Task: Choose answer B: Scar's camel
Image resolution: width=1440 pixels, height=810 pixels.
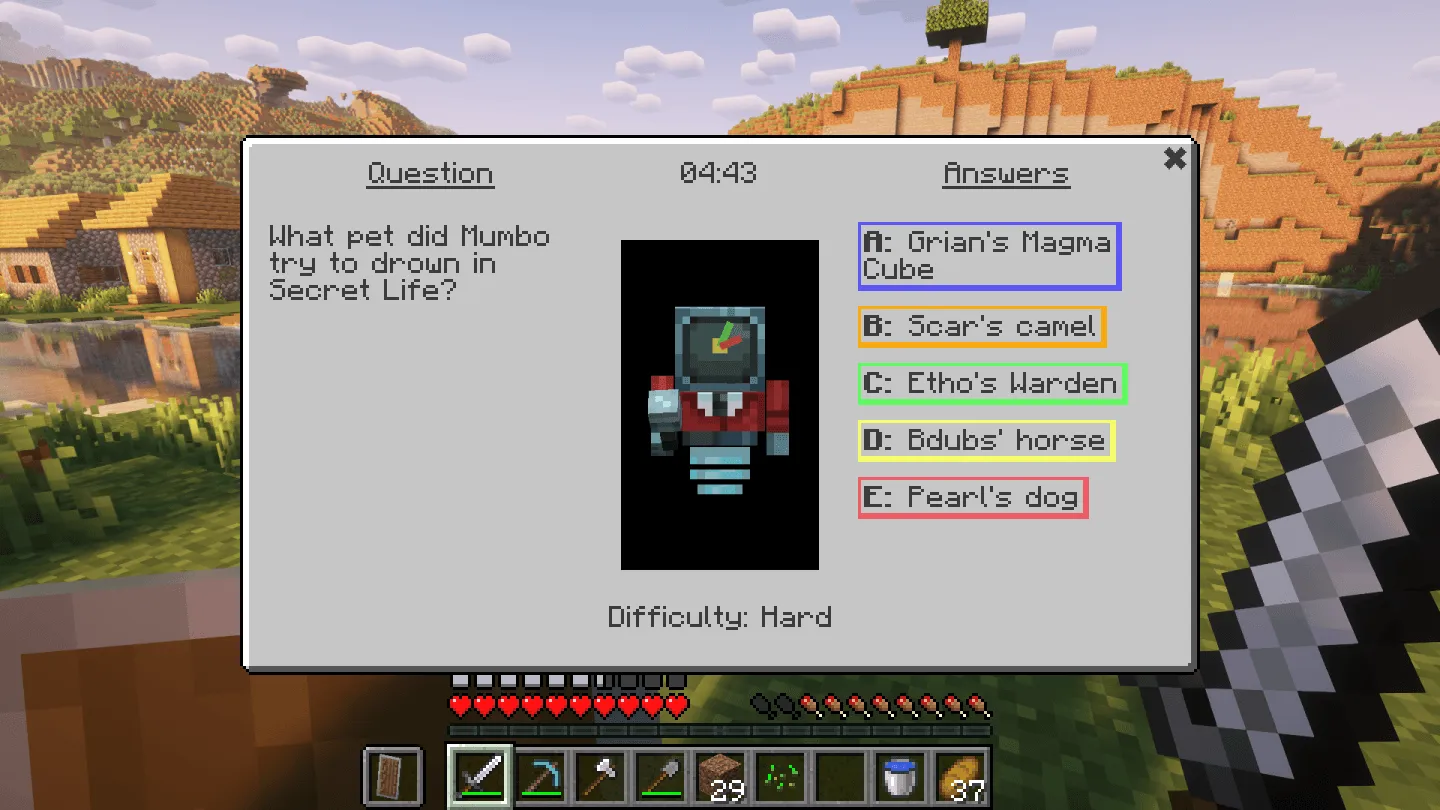Action: tap(982, 326)
